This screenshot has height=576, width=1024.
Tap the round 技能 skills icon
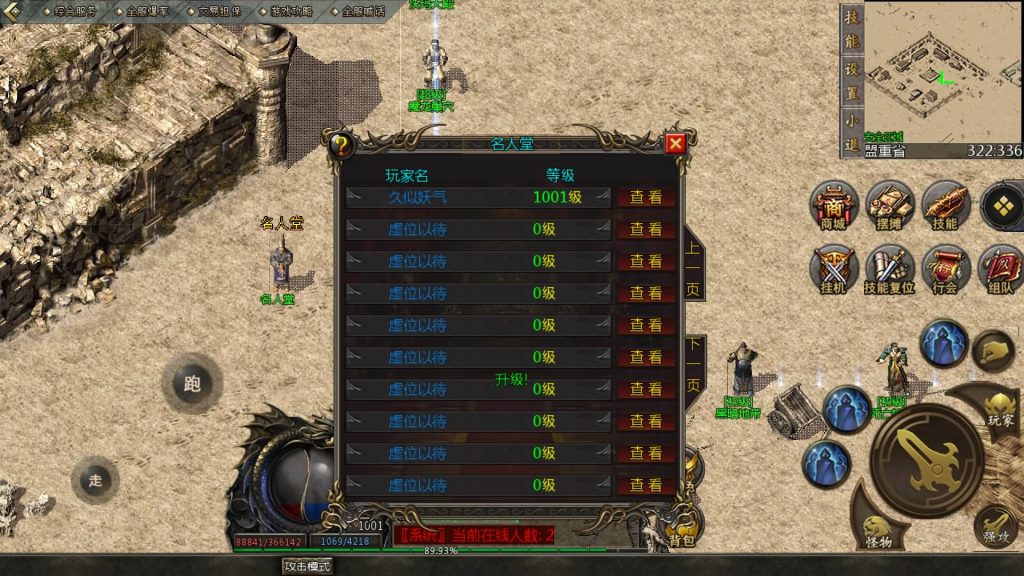pyautogui.click(x=945, y=203)
